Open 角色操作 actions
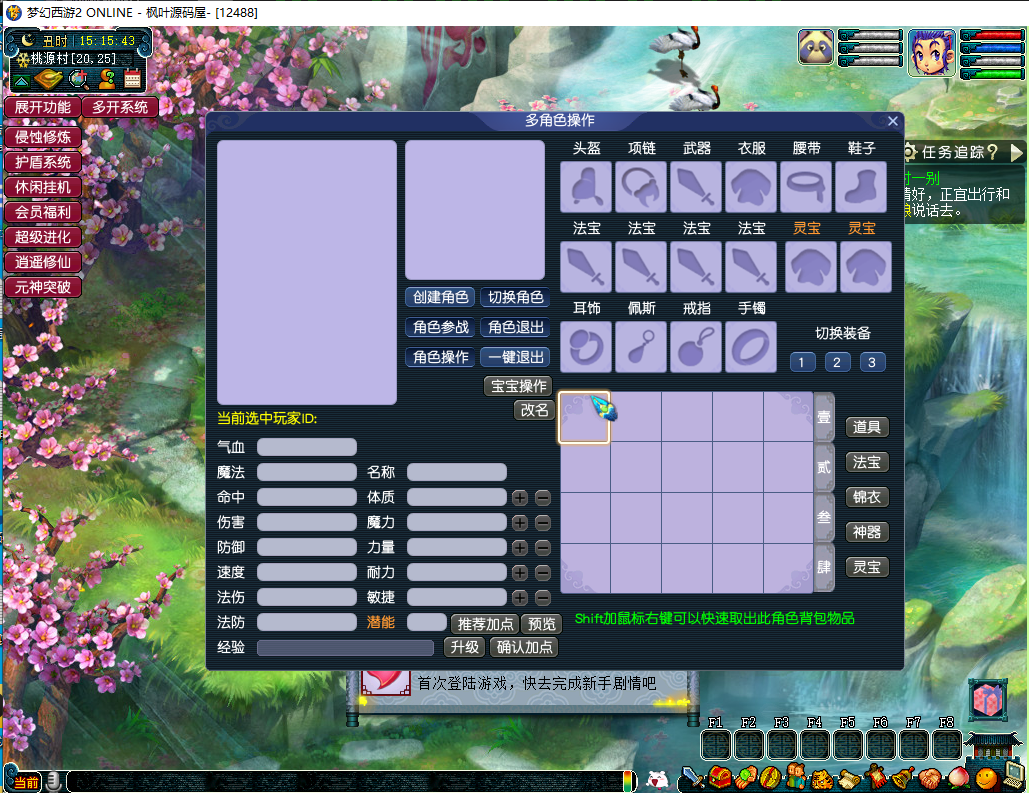 click(x=440, y=357)
